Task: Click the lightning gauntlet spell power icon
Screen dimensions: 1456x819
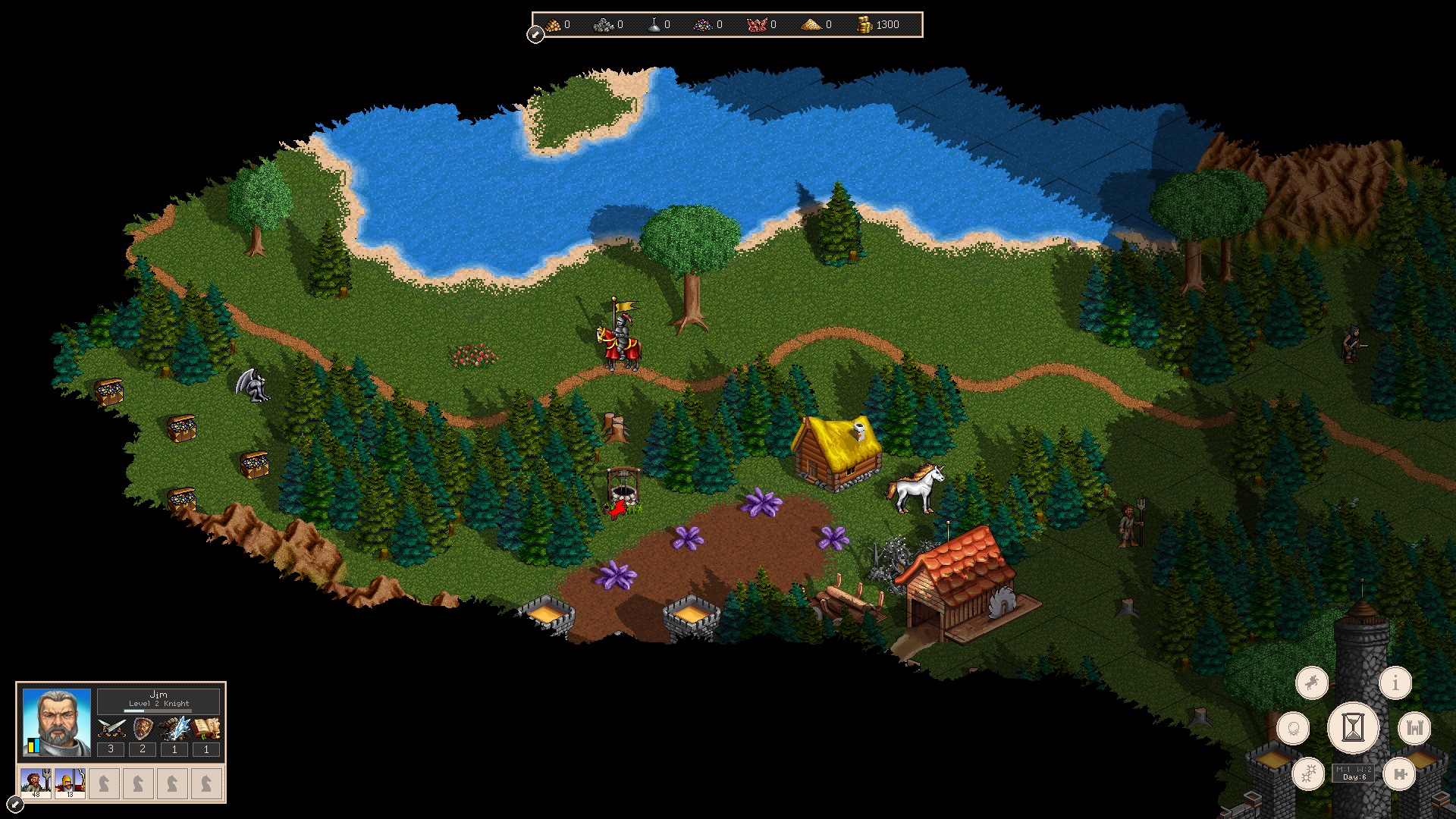Action: pyautogui.click(x=174, y=729)
